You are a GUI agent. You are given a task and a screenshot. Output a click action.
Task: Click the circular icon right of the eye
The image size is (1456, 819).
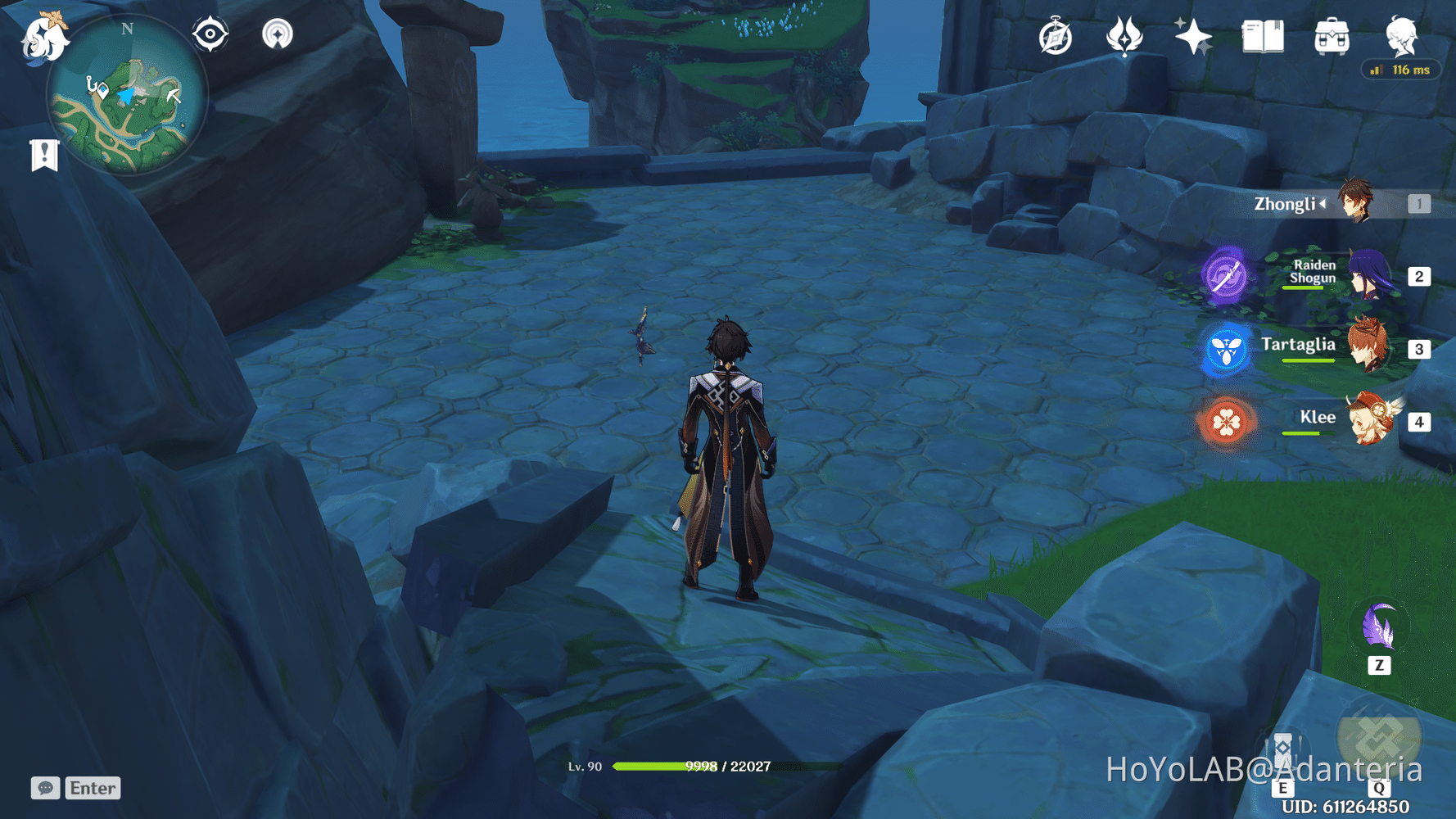pyautogui.click(x=278, y=34)
